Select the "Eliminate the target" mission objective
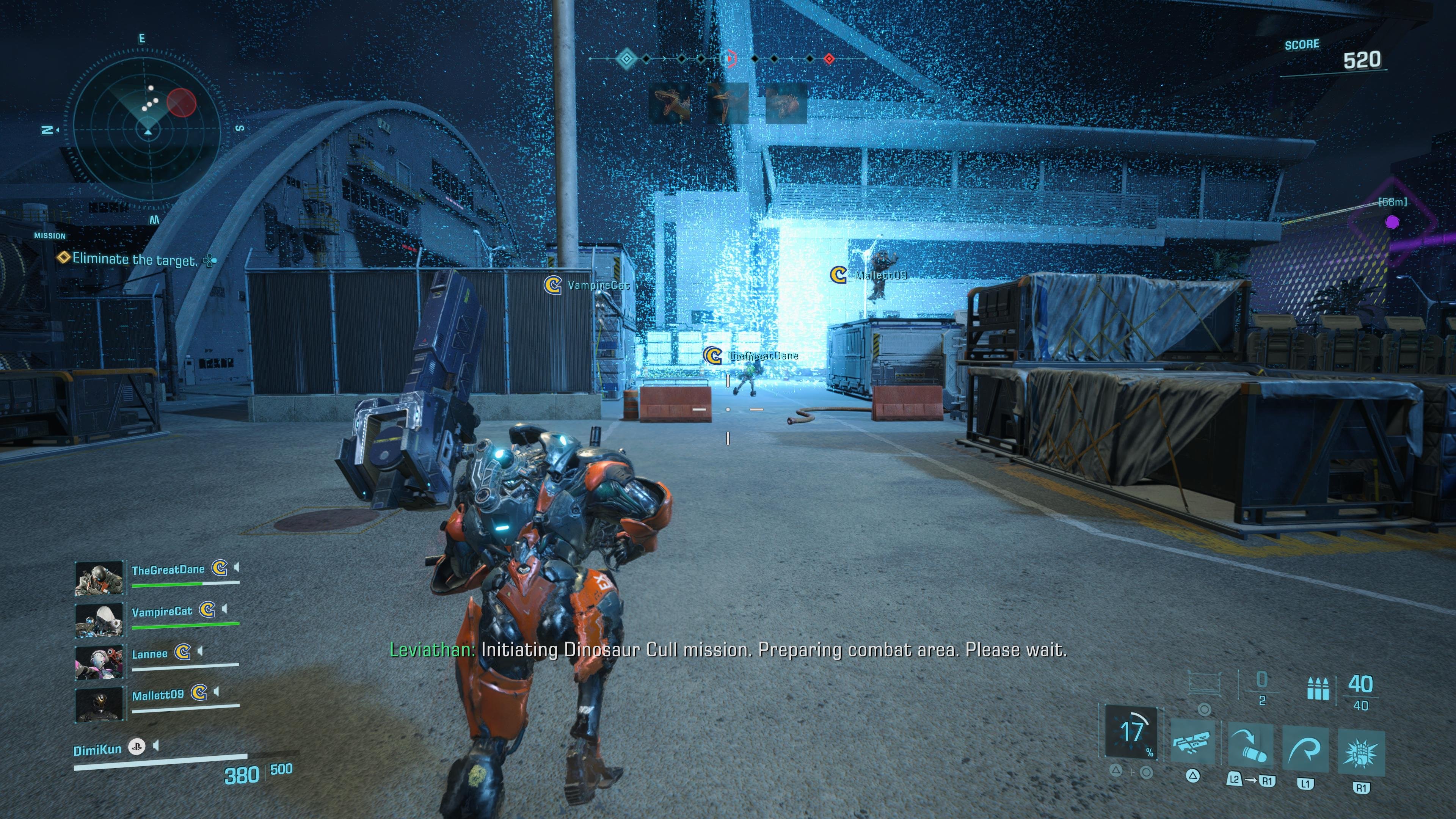The image size is (1456, 819). (x=135, y=259)
